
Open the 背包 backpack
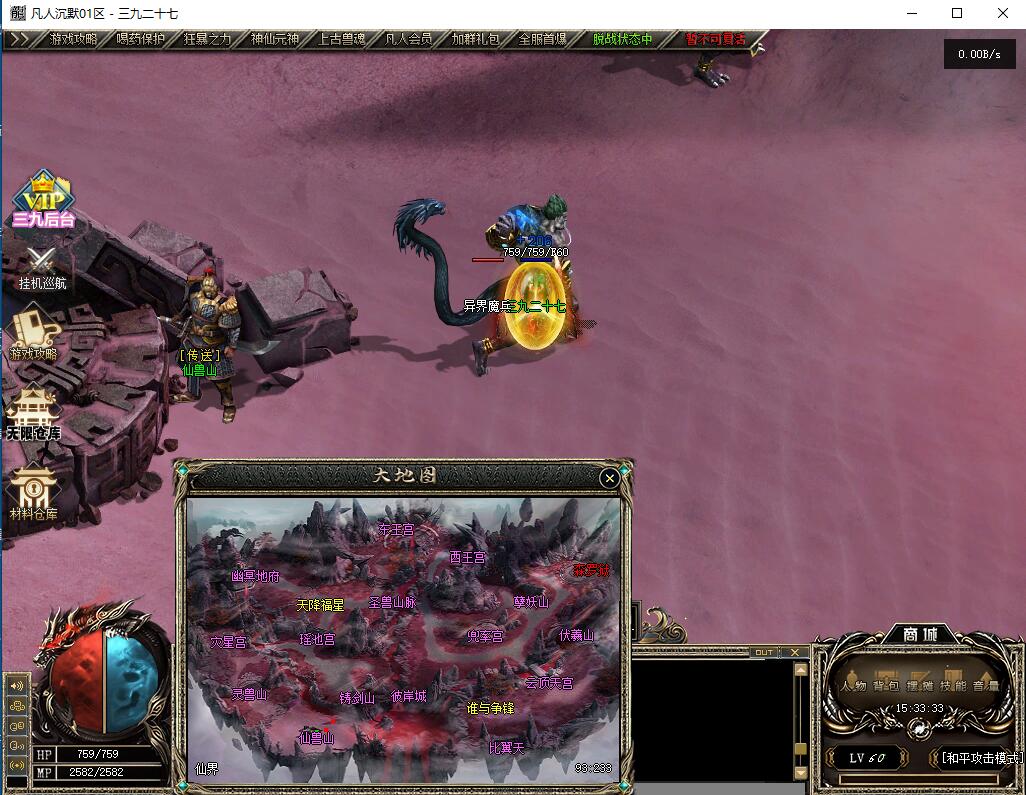coord(886,685)
